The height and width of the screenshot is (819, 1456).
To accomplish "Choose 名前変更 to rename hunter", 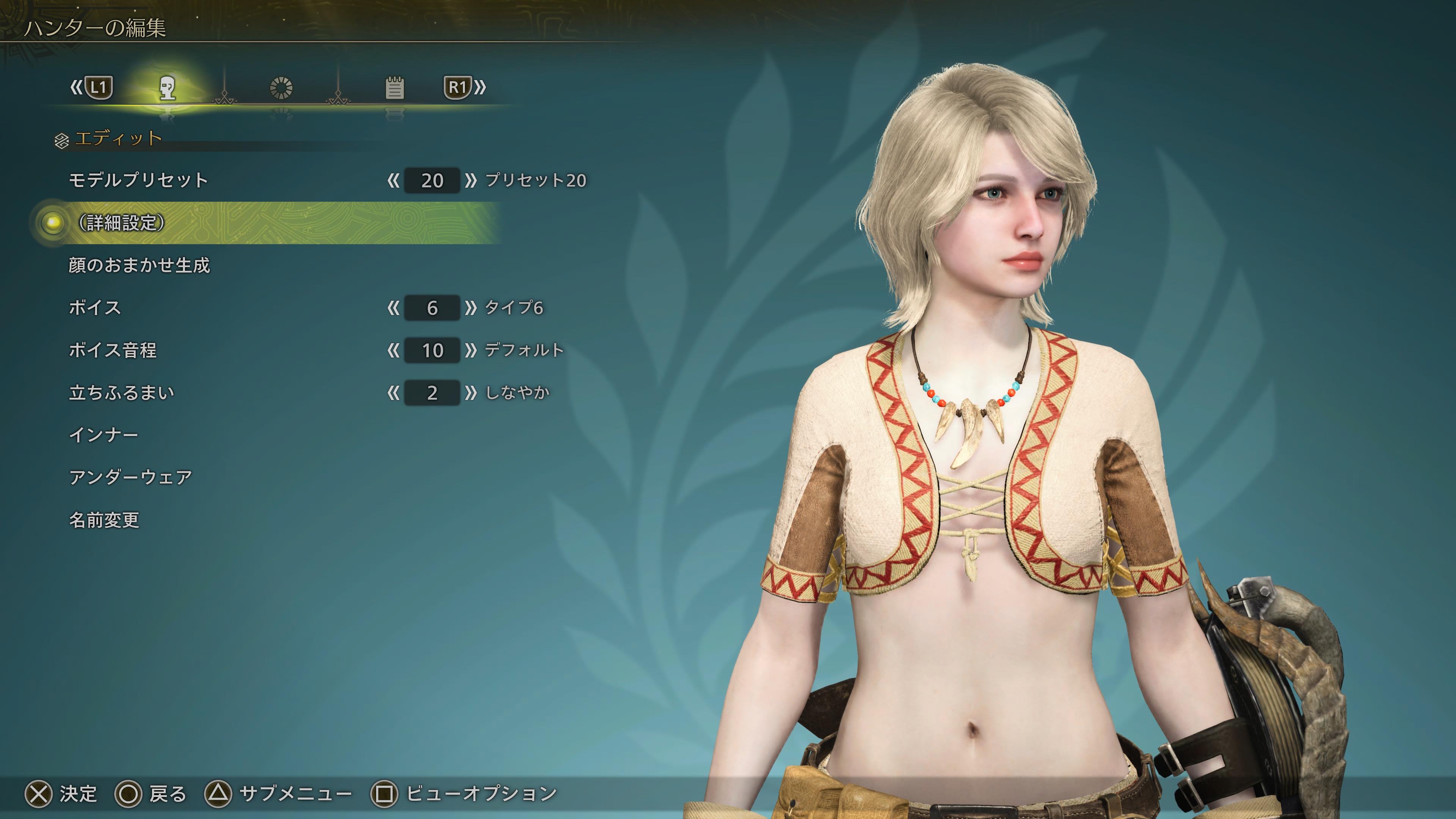I will point(104,520).
